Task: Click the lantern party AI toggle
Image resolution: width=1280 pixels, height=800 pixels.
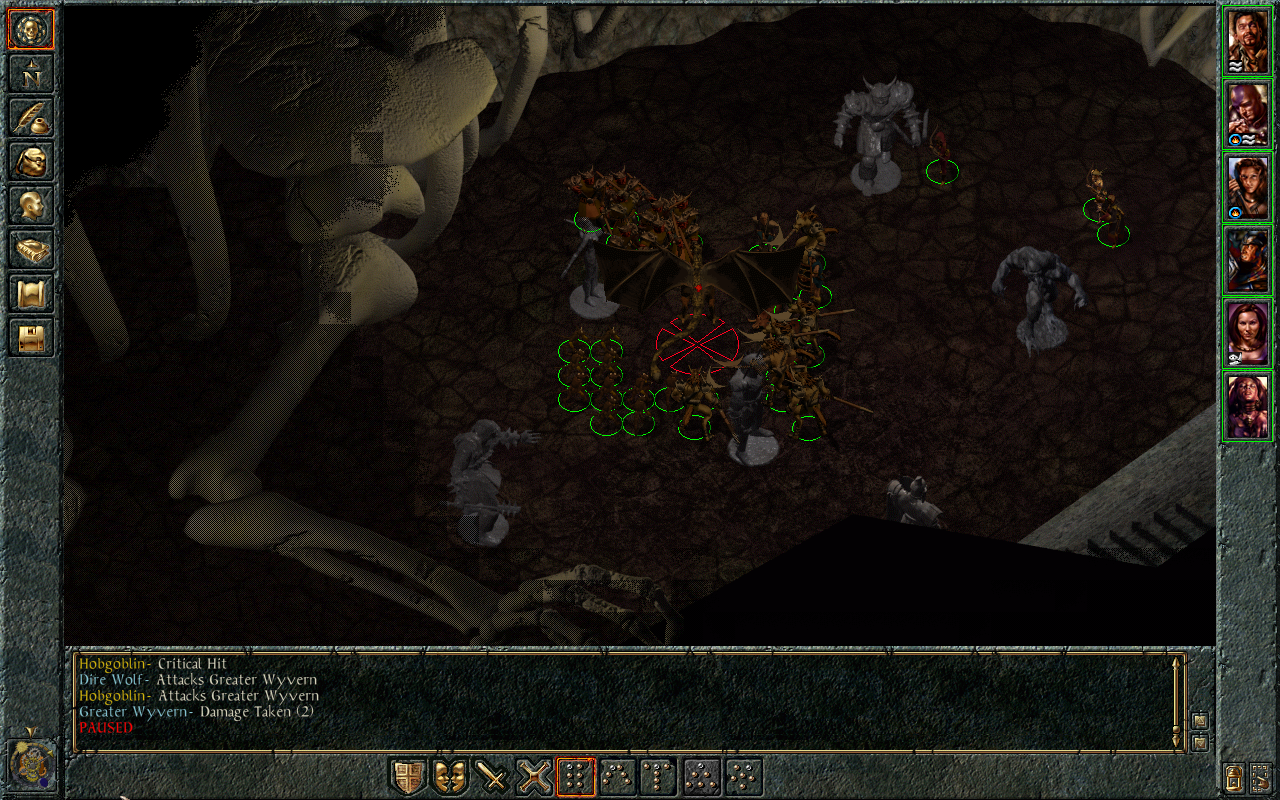Action: (1235, 776)
